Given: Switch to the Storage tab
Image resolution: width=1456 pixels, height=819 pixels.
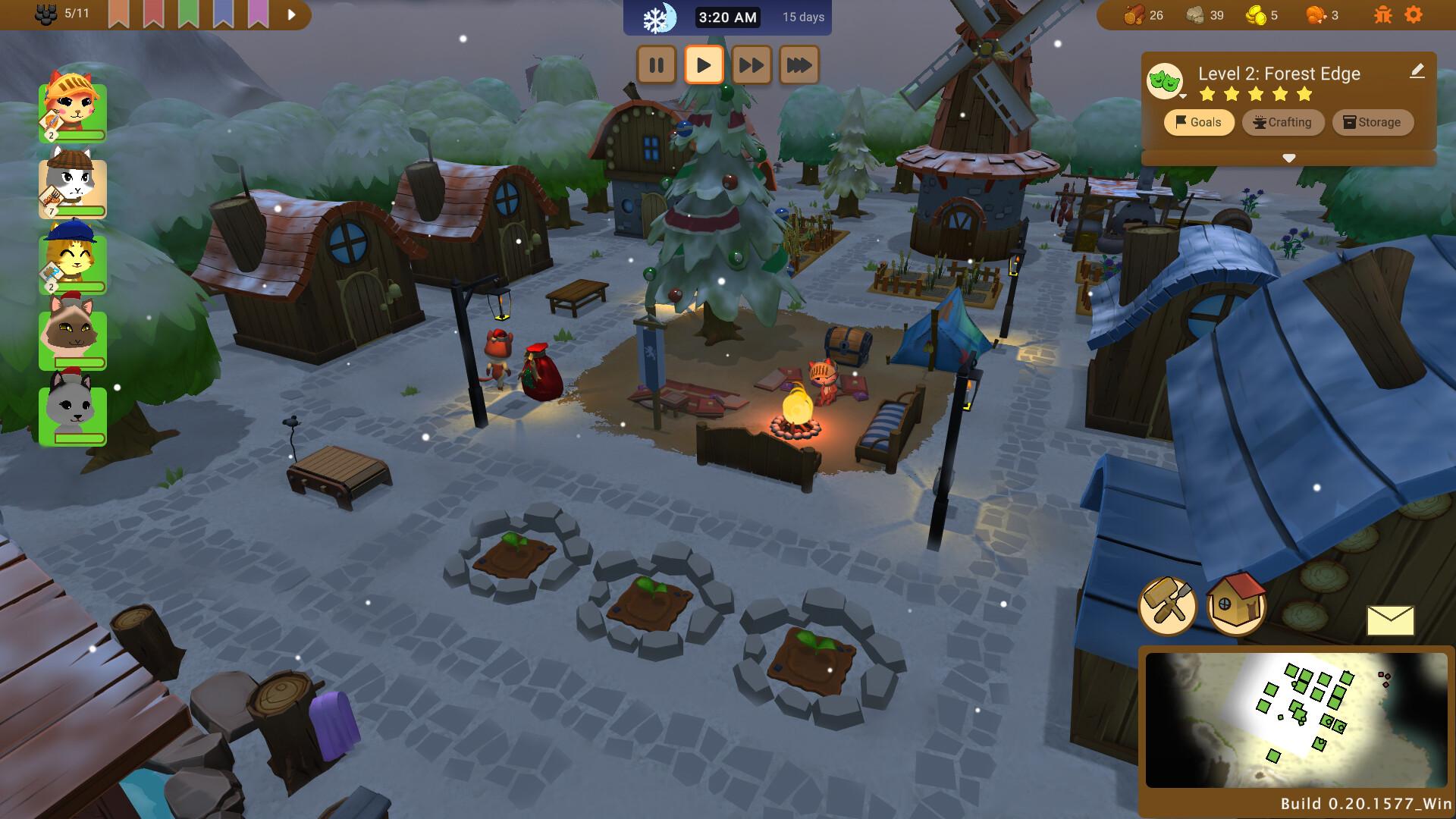Looking at the screenshot, I should pyautogui.click(x=1373, y=122).
